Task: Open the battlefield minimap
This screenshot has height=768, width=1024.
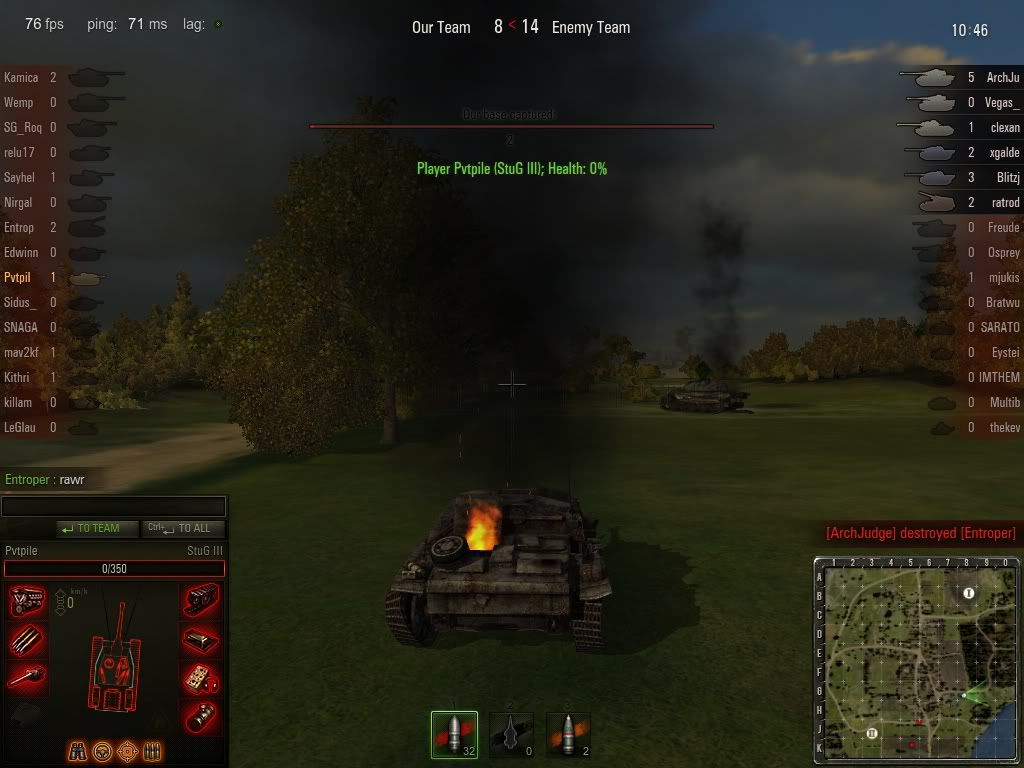Action: click(x=918, y=660)
